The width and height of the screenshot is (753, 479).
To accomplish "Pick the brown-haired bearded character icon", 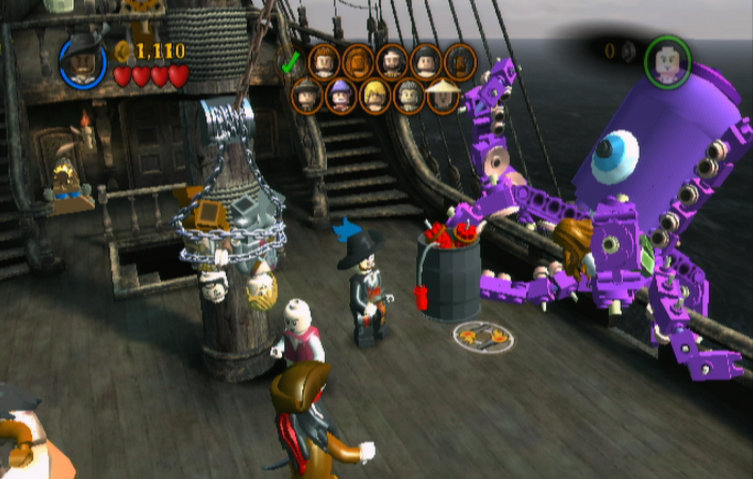I will click(x=324, y=62).
